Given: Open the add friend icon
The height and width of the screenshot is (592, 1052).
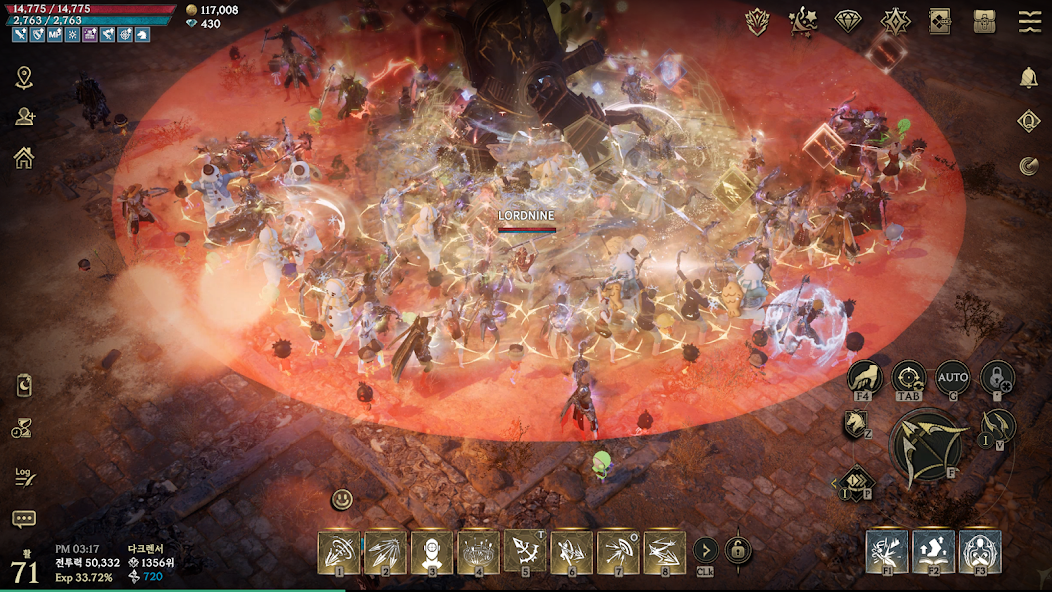Looking at the screenshot, I should click(24, 117).
